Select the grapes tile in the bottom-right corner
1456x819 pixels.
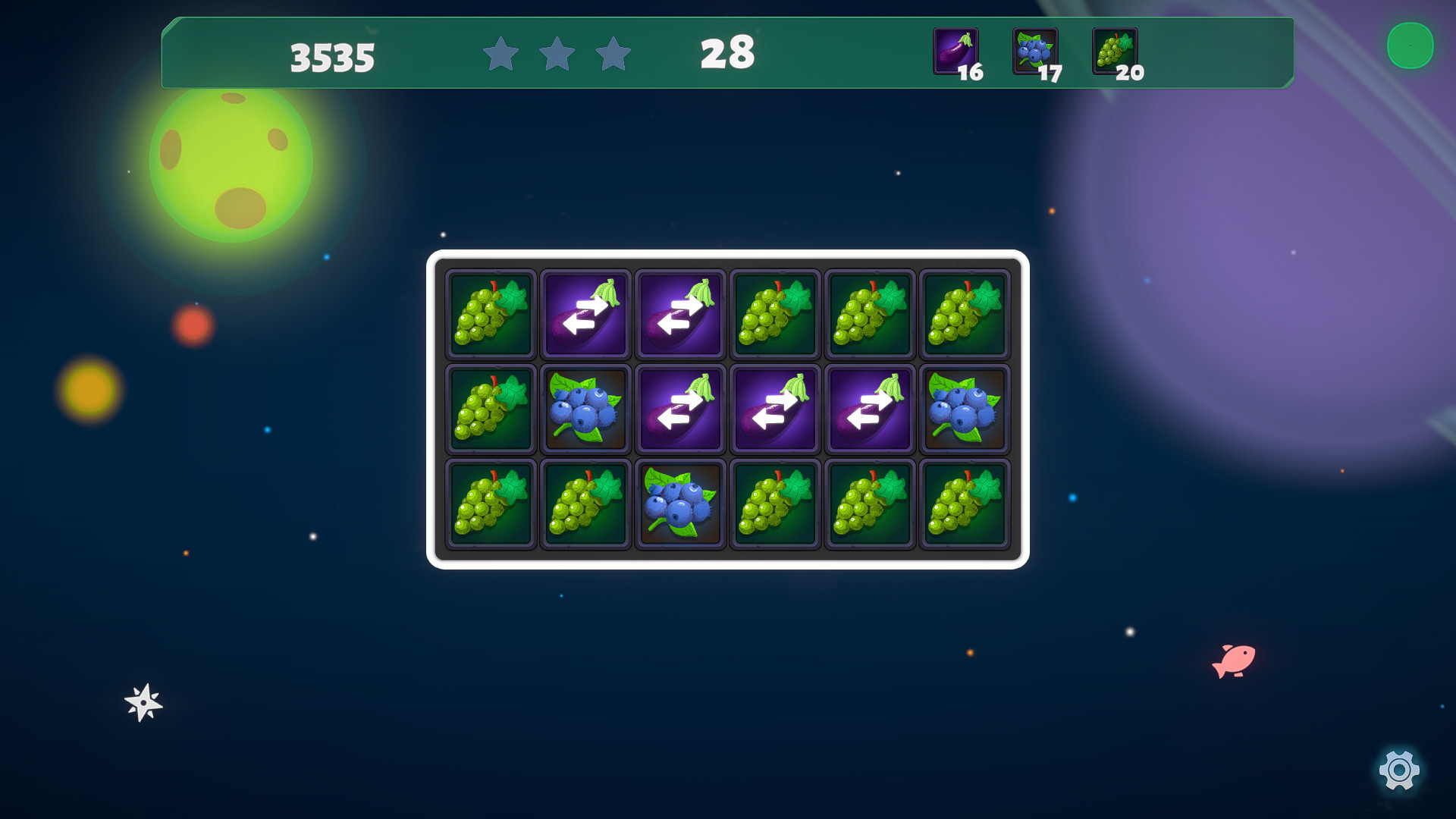point(965,503)
